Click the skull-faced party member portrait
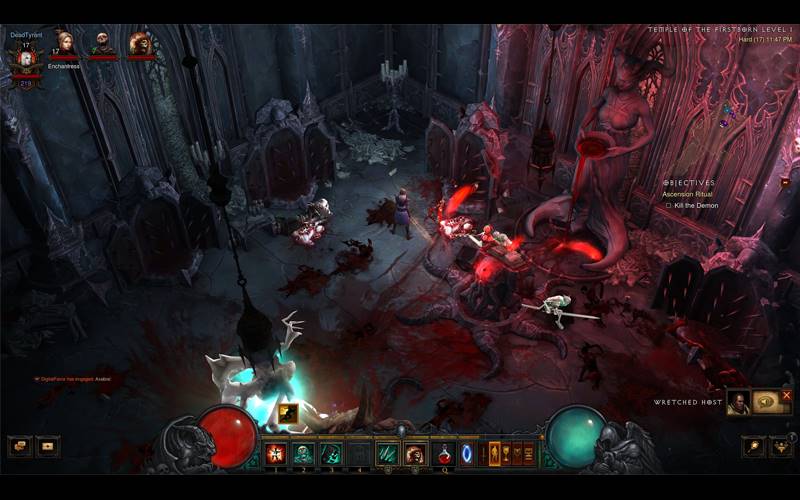This screenshot has height=500, width=800. (102, 43)
